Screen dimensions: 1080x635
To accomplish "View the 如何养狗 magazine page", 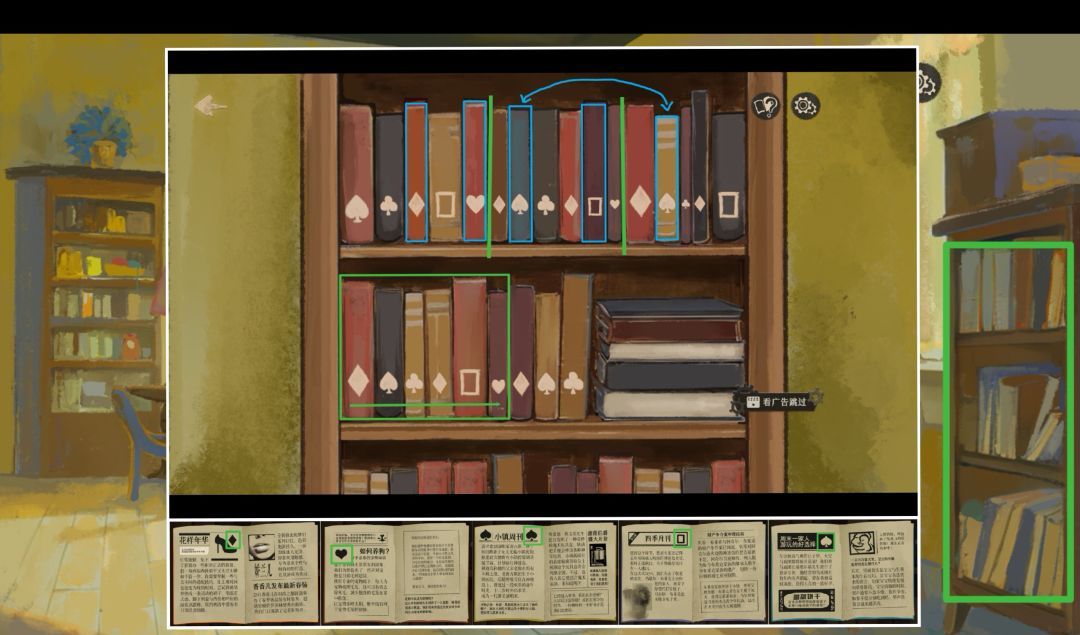I will point(394,573).
